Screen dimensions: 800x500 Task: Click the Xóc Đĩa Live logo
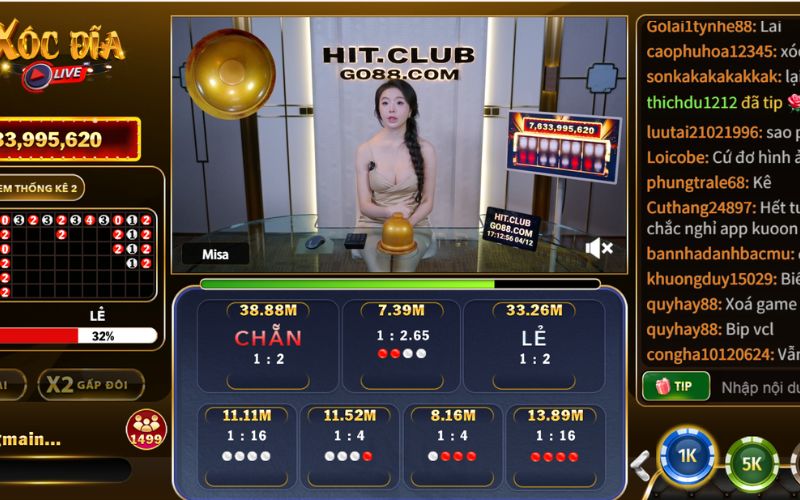pyautogui.click(x=62, y=55)
